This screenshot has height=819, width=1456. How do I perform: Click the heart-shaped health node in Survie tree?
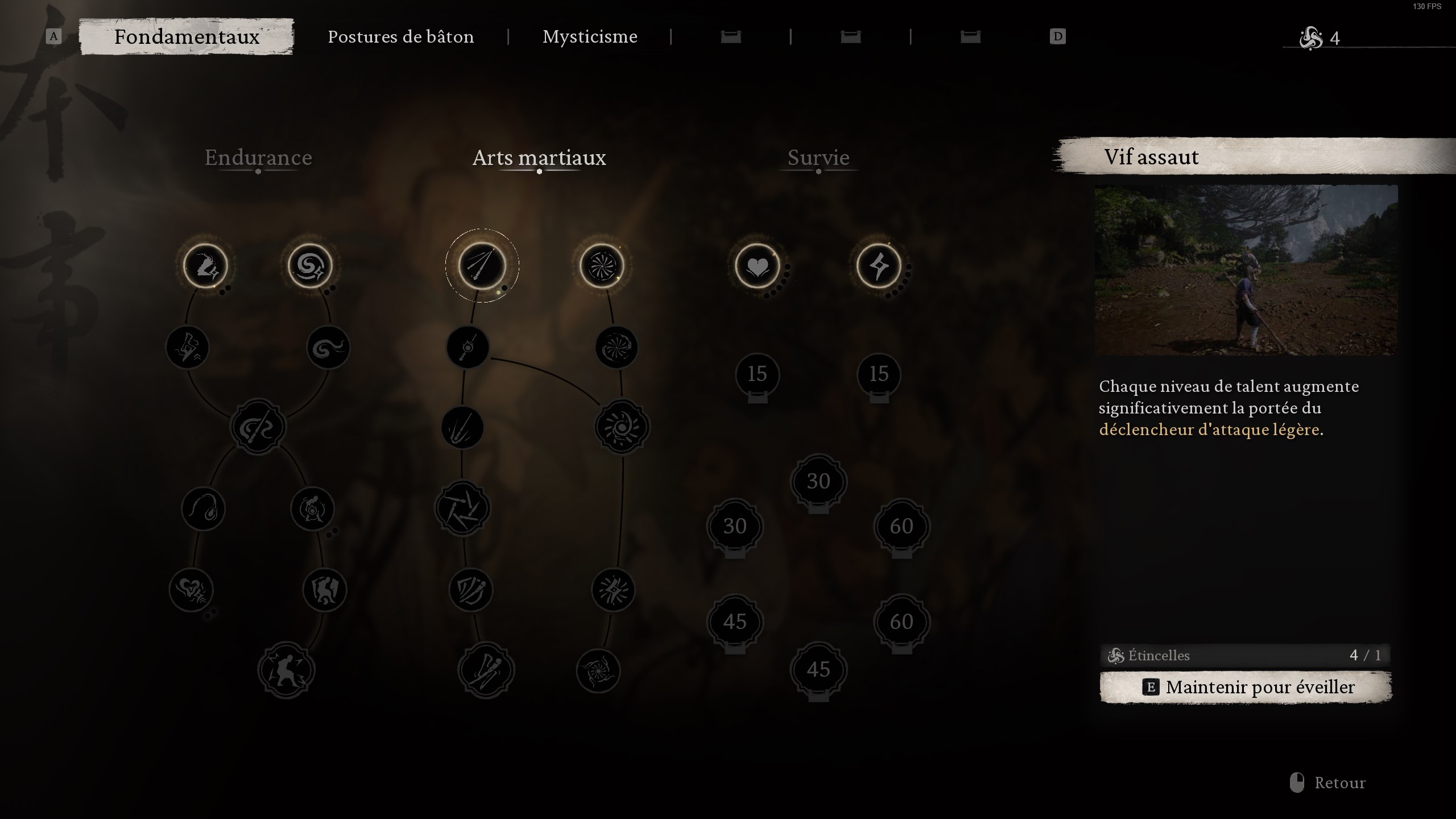pyautogui.click(x=757, y=267)
